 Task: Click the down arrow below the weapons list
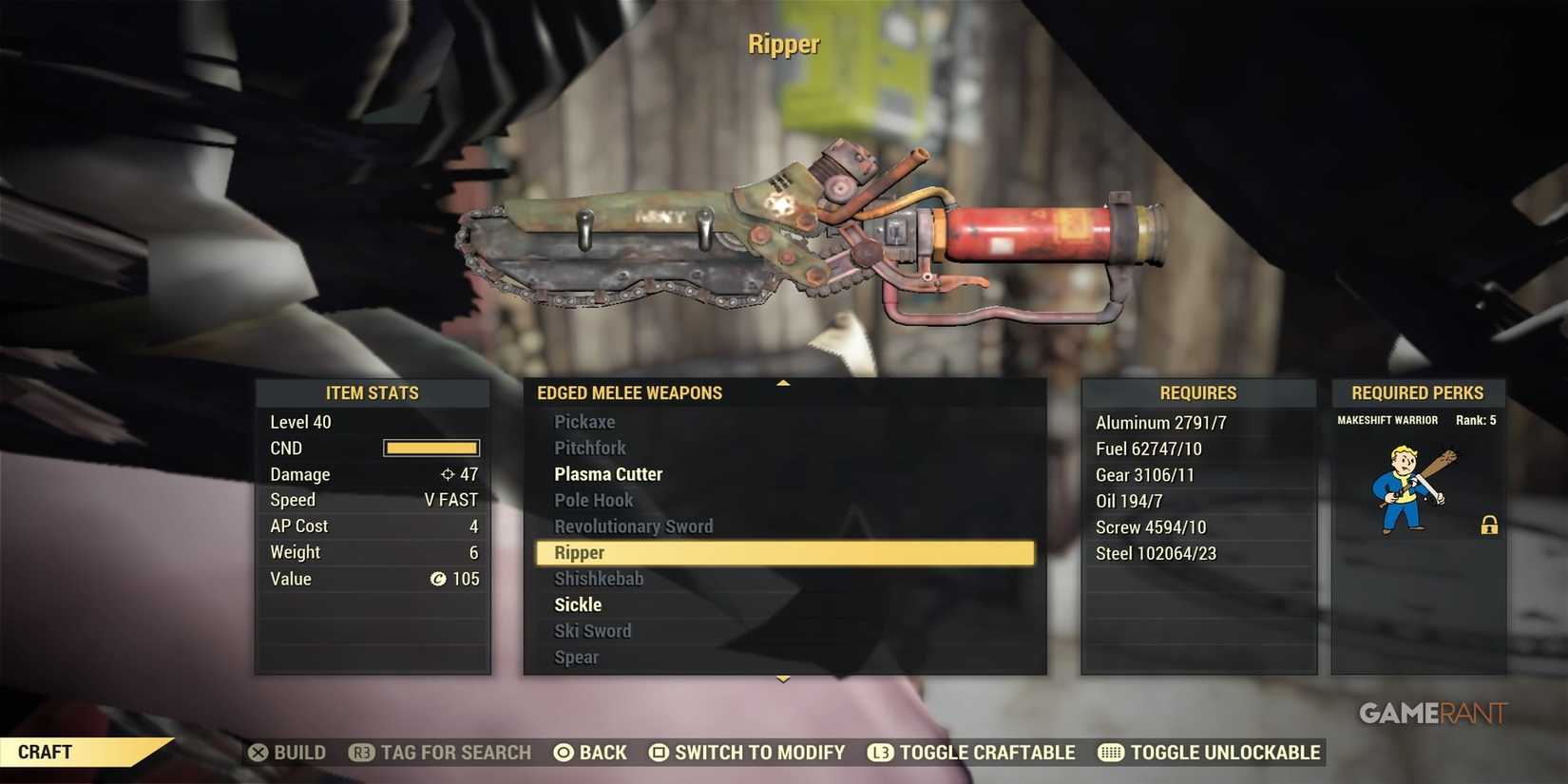(782, 679)
